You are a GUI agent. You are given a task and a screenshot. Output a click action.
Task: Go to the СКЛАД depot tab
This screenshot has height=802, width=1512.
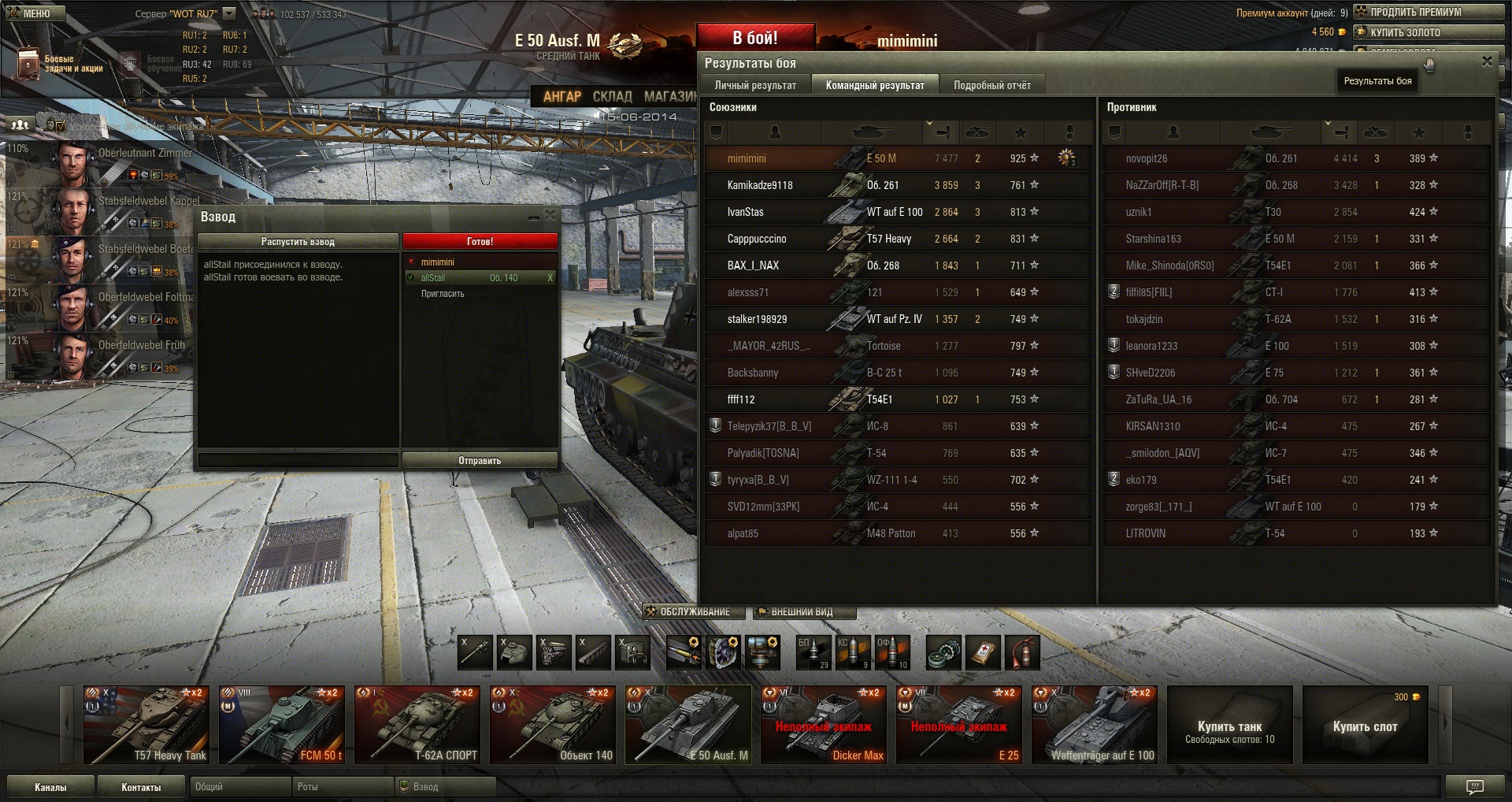tap(612, 96)
